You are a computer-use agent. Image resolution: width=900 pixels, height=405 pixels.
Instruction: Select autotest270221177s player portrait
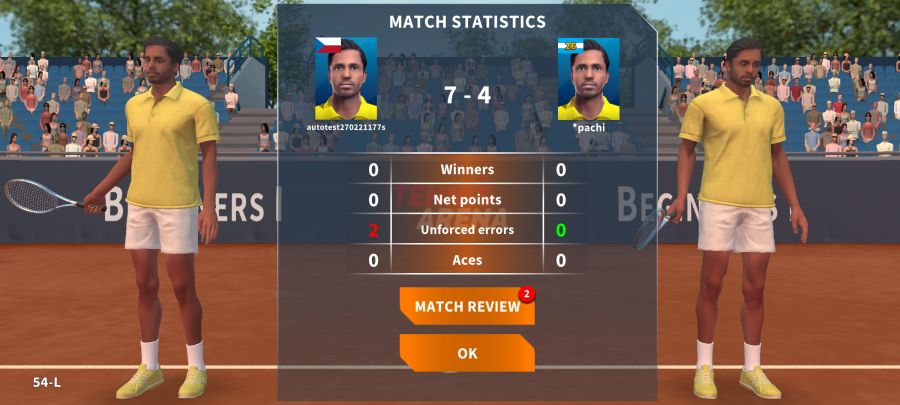346,79
